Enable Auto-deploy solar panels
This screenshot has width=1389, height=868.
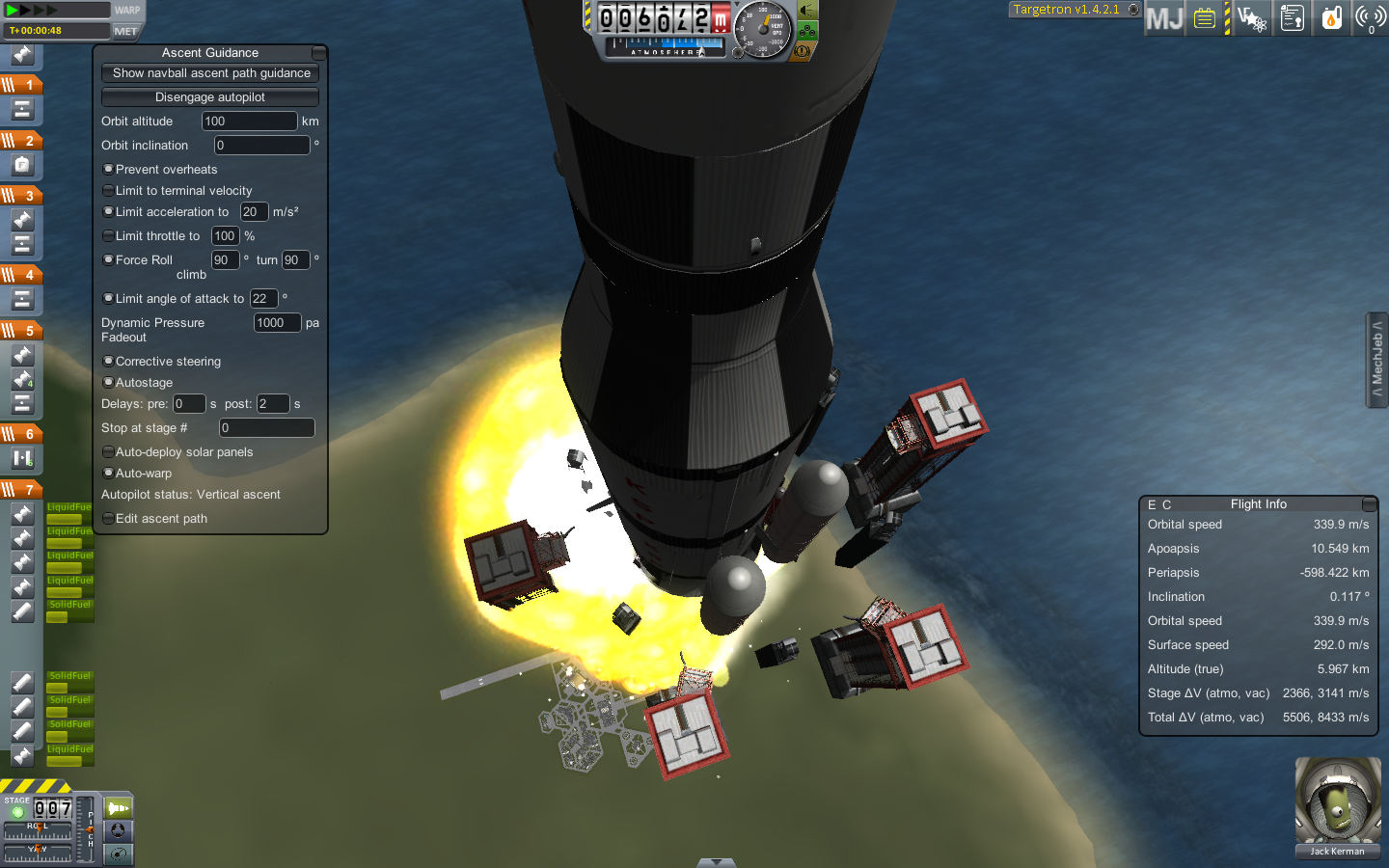pos(107,451)
